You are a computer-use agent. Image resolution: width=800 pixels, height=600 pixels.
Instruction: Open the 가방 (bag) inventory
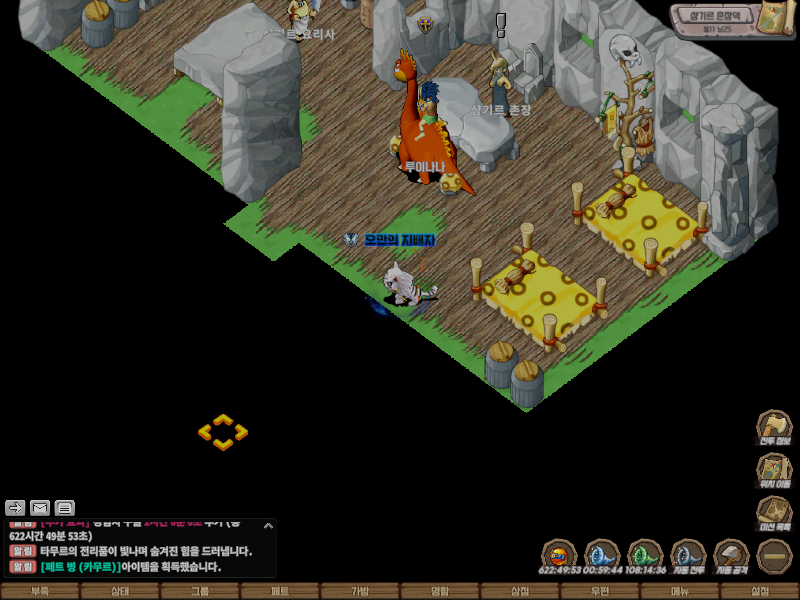[360, 591]
